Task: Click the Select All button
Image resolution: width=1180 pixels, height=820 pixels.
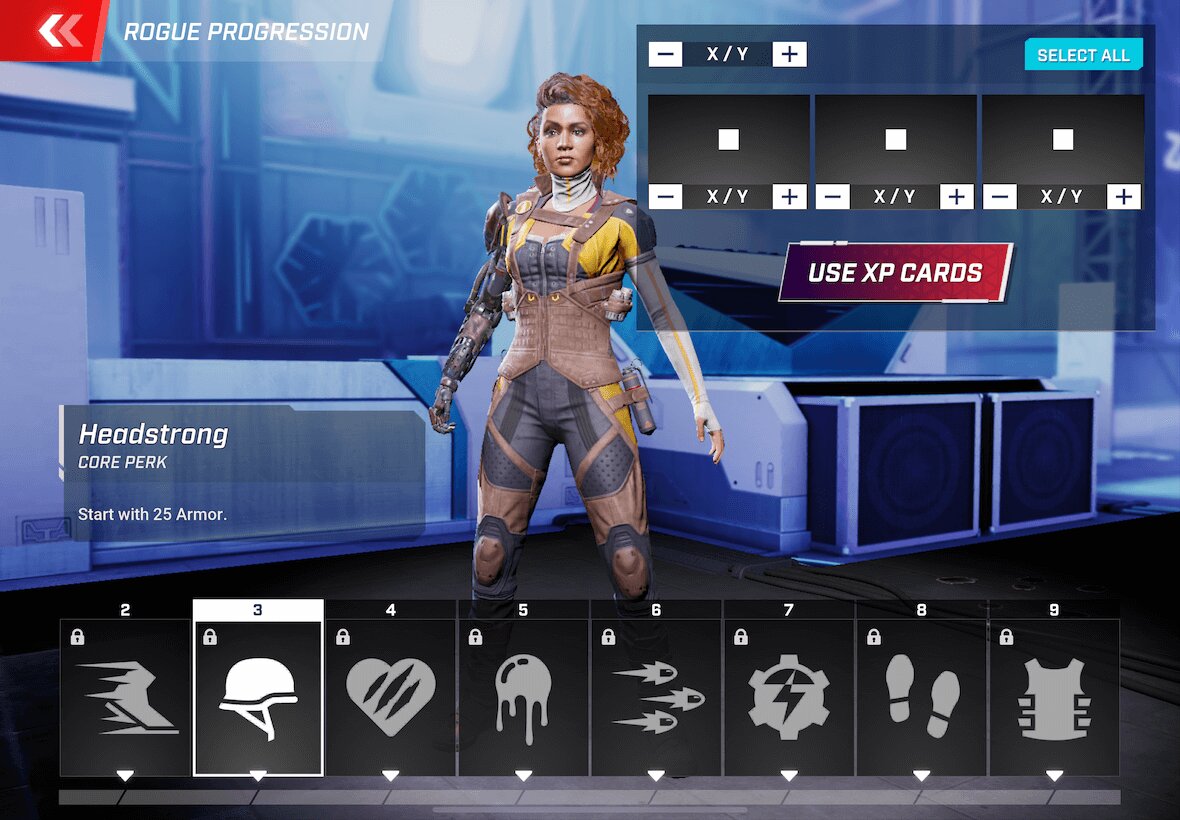Action: 1083,55
